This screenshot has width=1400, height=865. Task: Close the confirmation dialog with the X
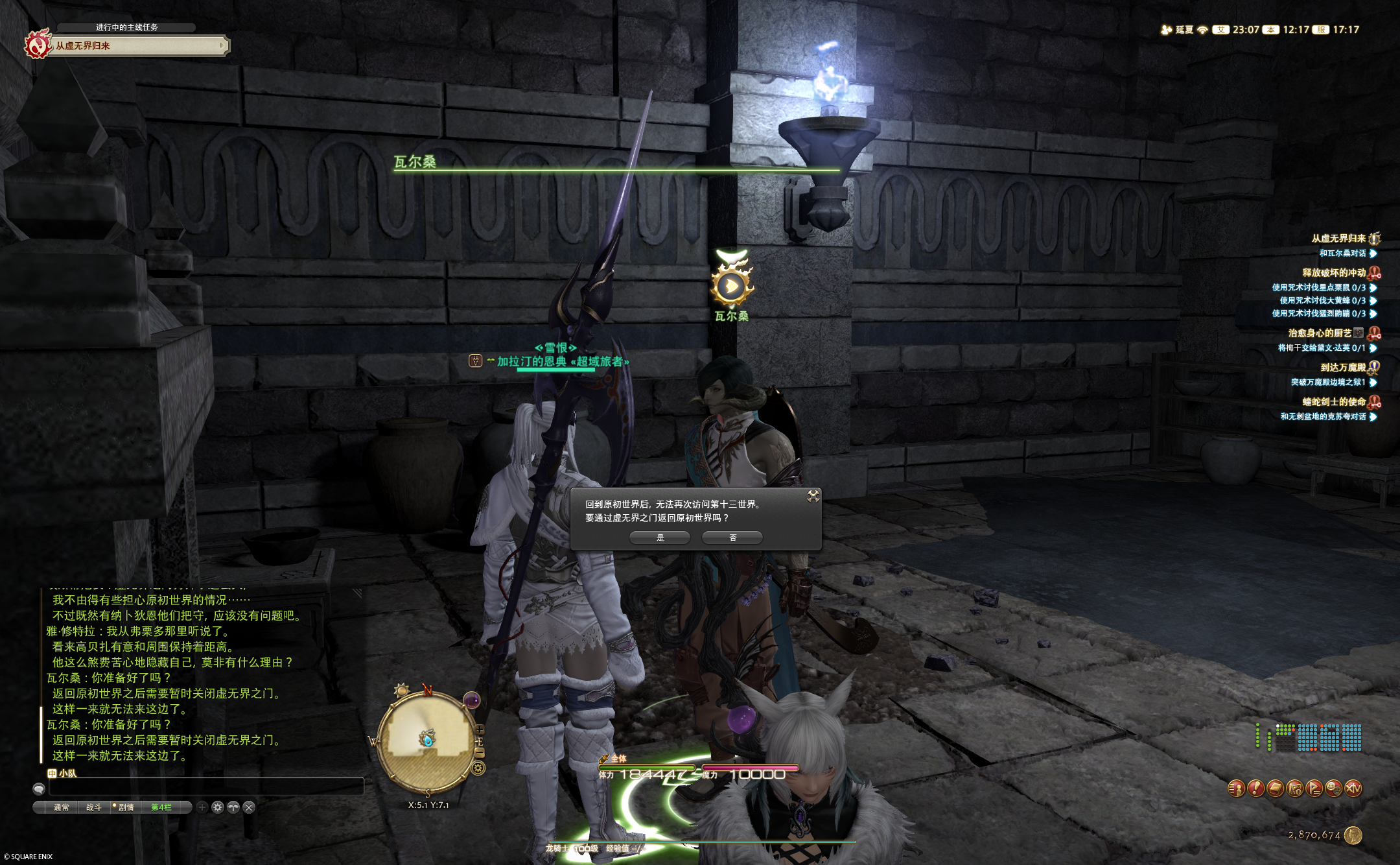click(x=813, y=497)
